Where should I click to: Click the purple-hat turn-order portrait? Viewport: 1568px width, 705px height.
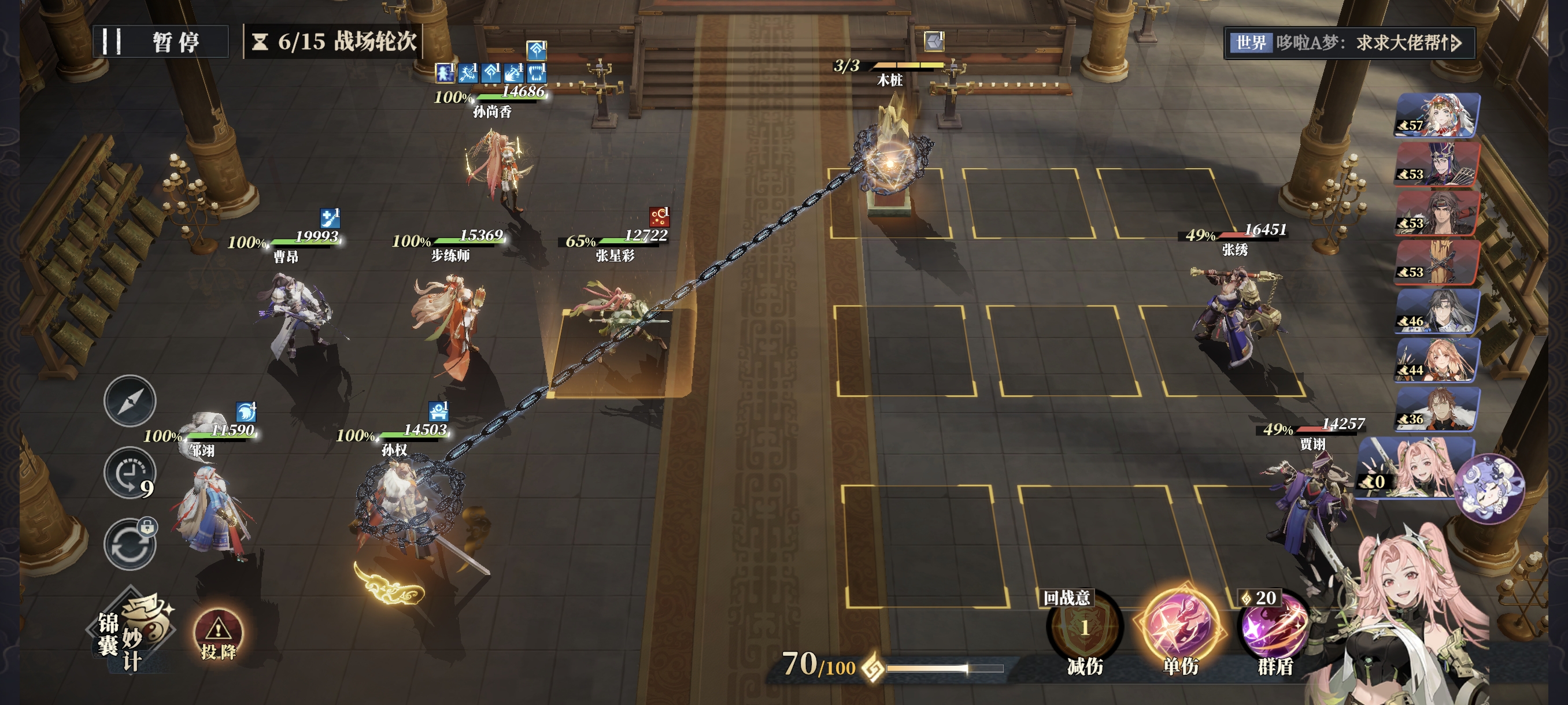[1437, 164]
